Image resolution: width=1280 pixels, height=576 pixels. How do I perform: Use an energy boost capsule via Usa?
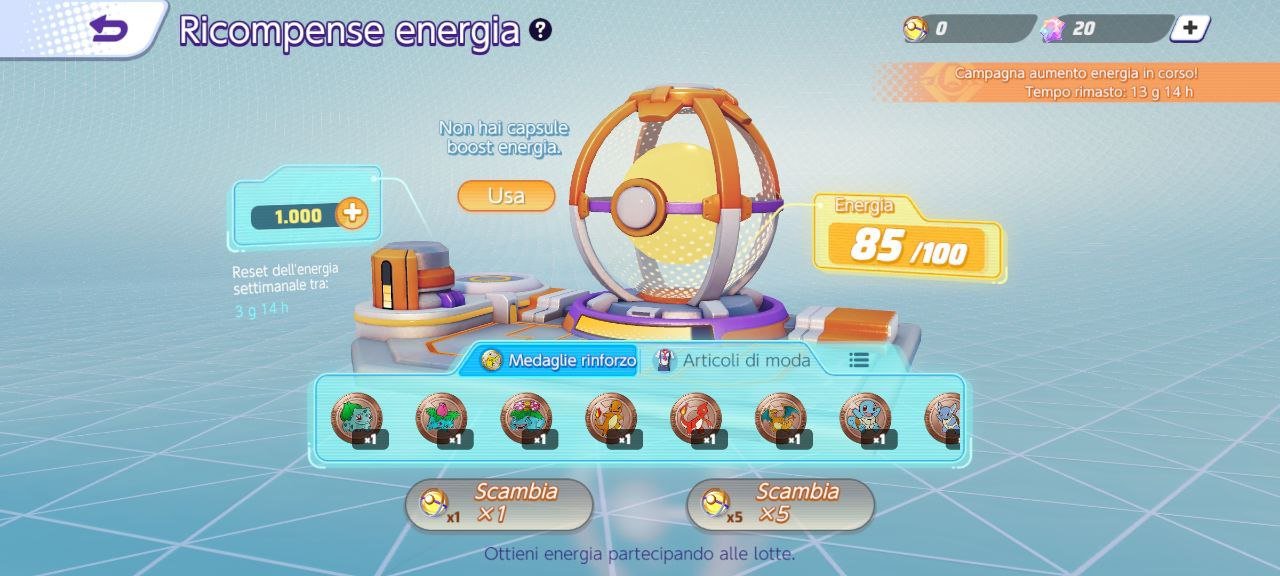506,196
